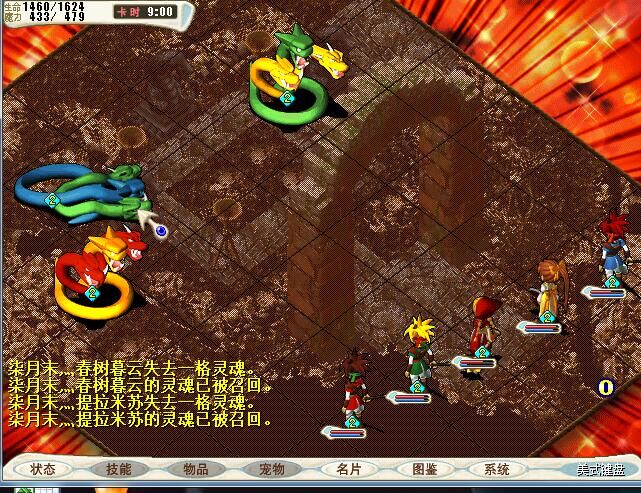
Task: Open the 宠物 pets menu
Action: [x=271, y=468]
